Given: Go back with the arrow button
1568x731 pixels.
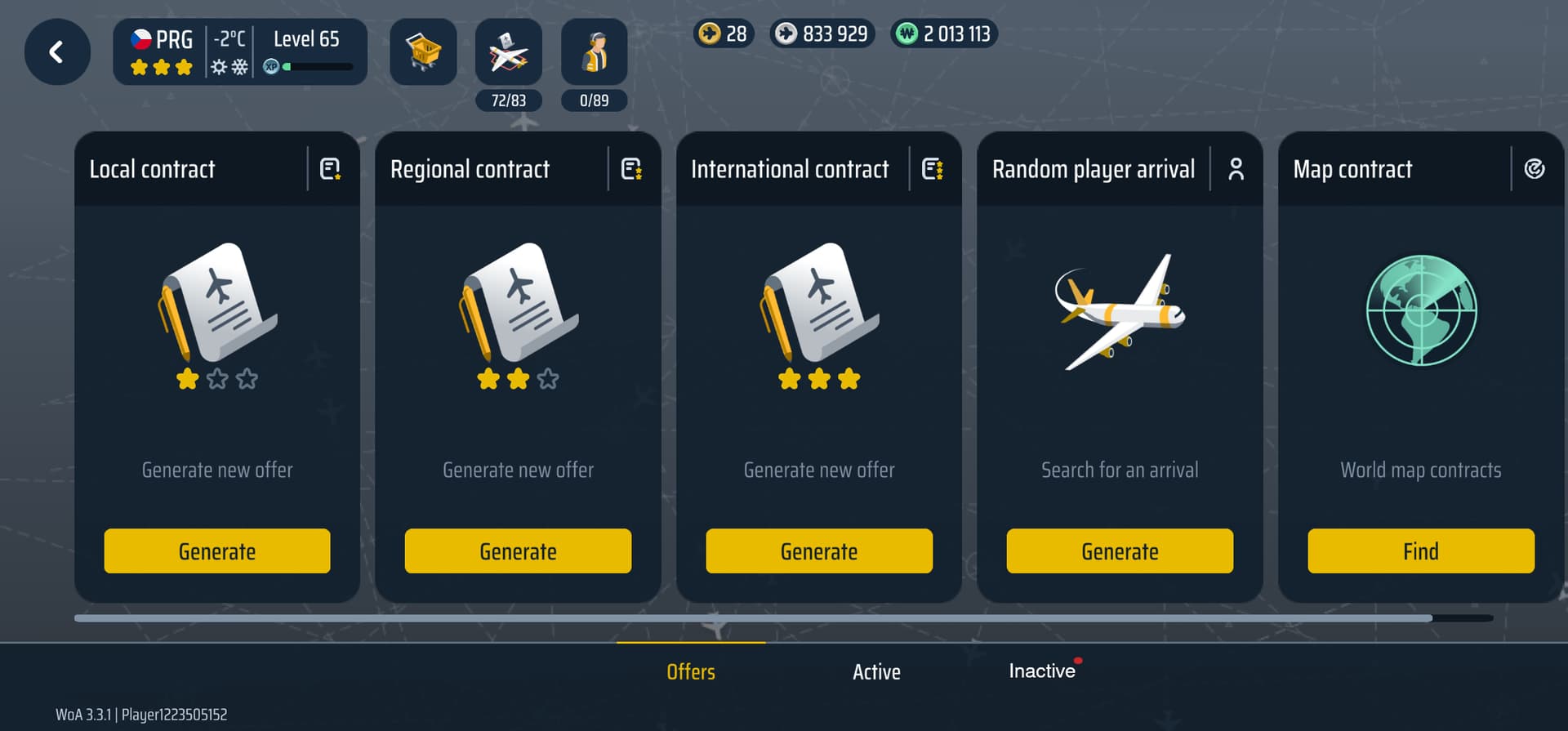Looking at the screenshot, I should coord(57,52).
